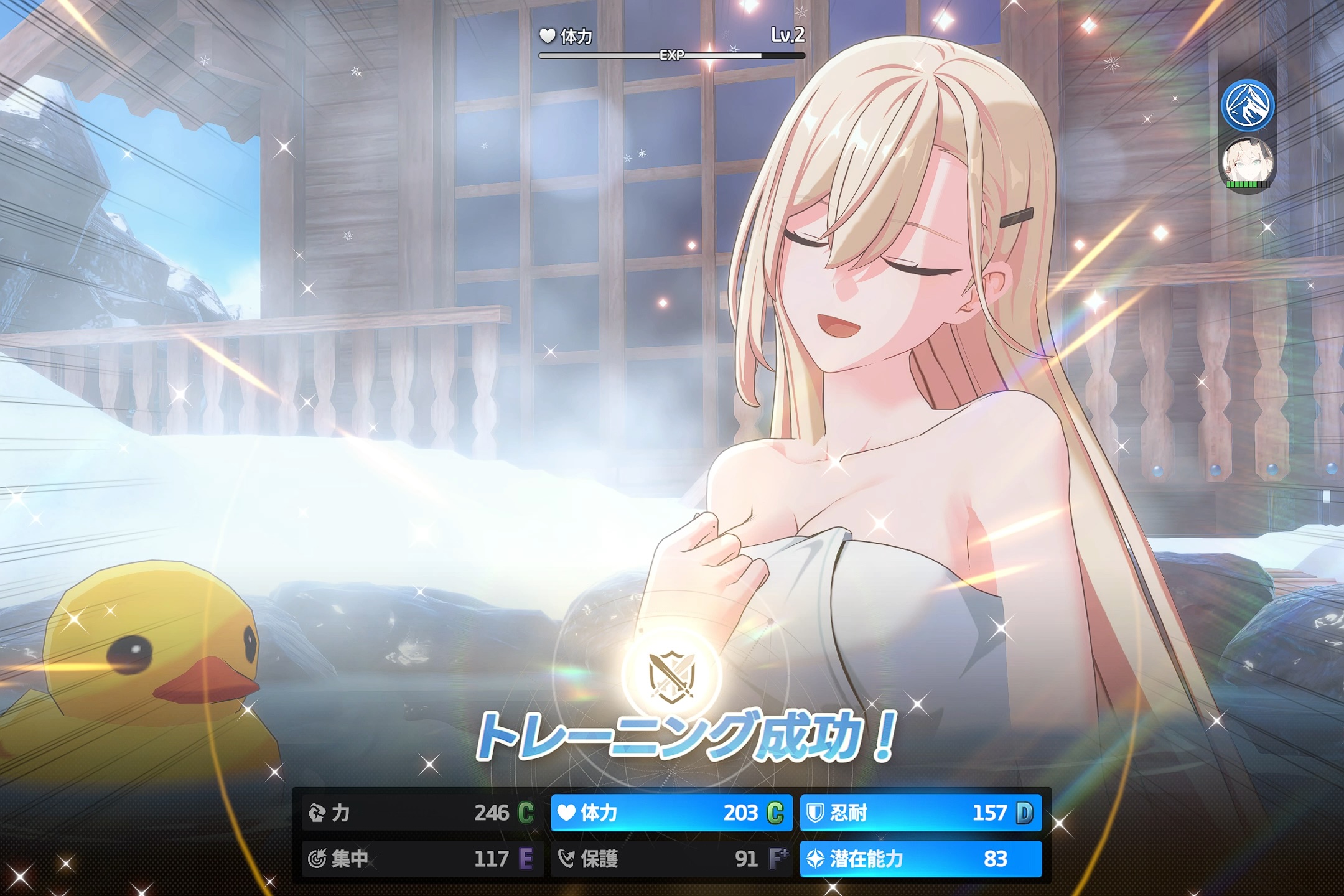This screenshot has height=896, width=1344.
Task: Click the green C rank badge next to 246
Action: tap(526, 812)
